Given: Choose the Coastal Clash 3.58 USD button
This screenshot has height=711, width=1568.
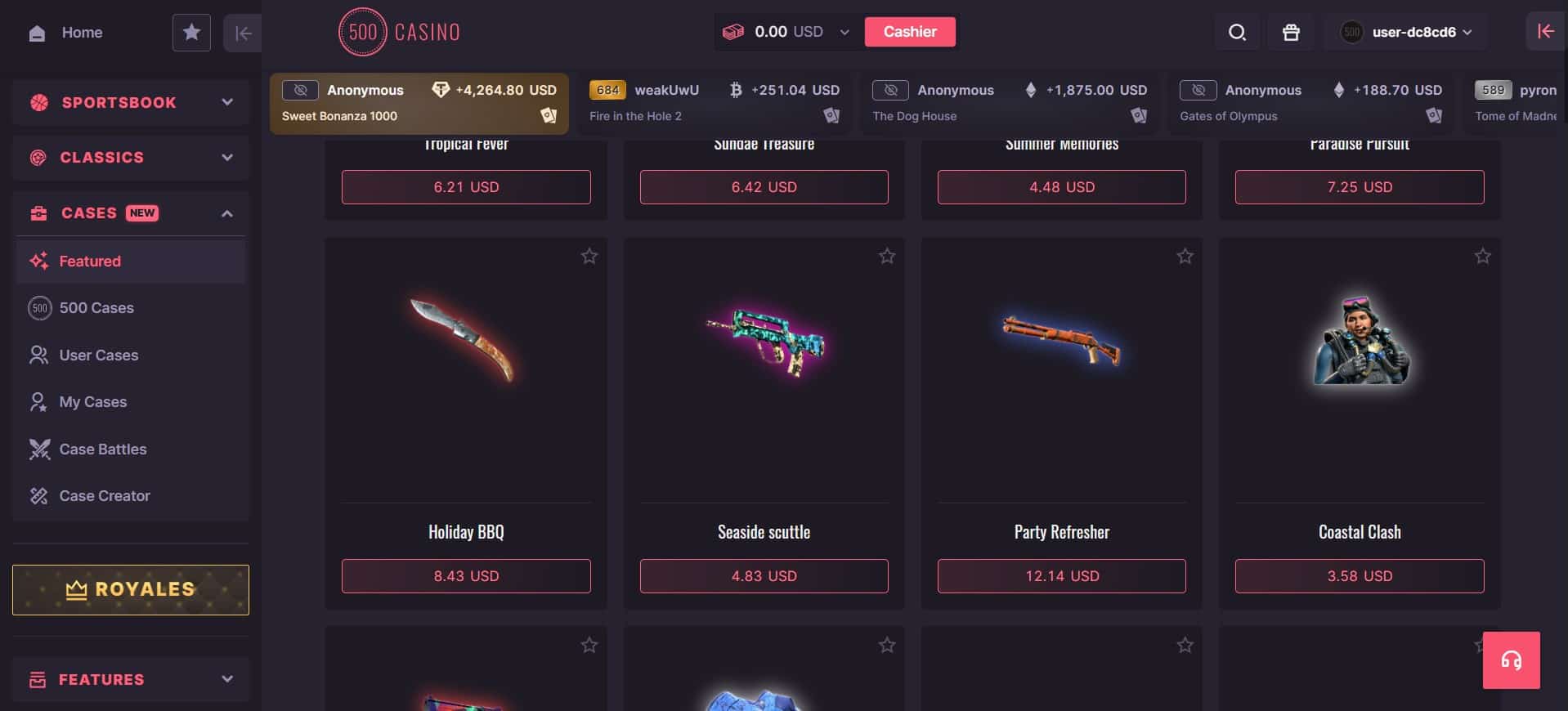Looking at the screenshot, I should pyautogui.click(x=1359, y=576).
